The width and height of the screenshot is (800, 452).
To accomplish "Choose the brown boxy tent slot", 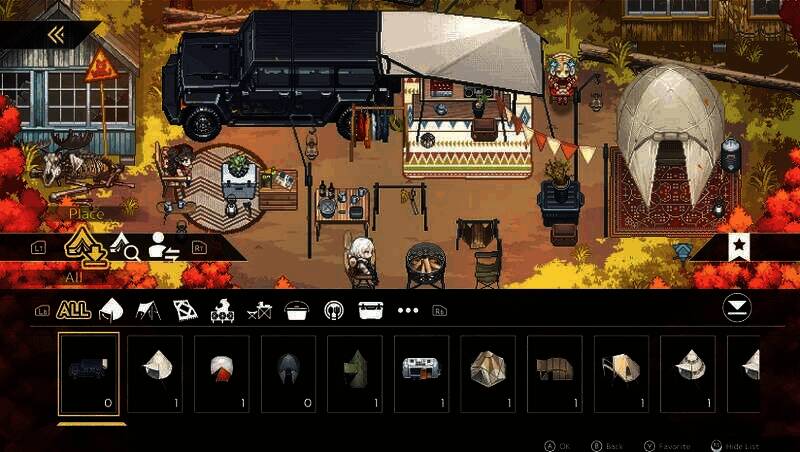I will (555, 374).
